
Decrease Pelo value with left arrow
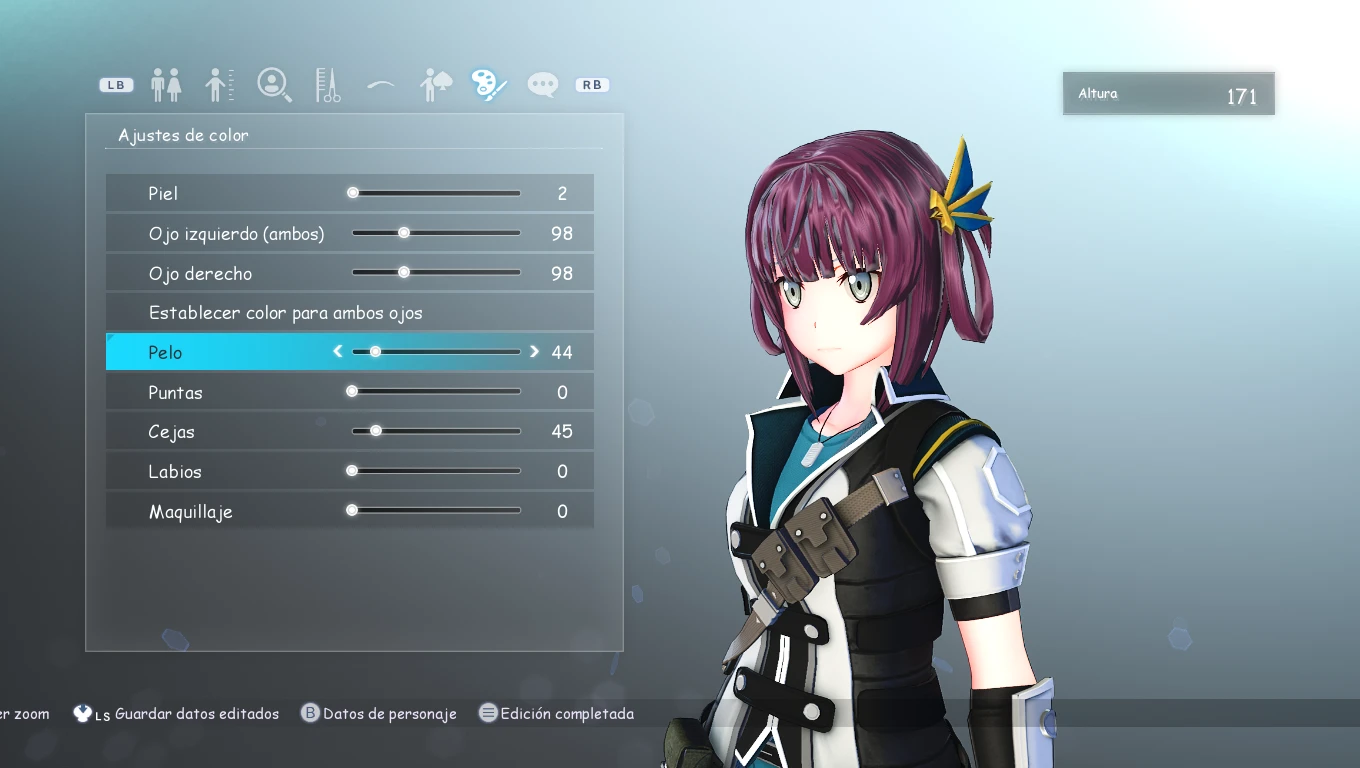(338, 351)
